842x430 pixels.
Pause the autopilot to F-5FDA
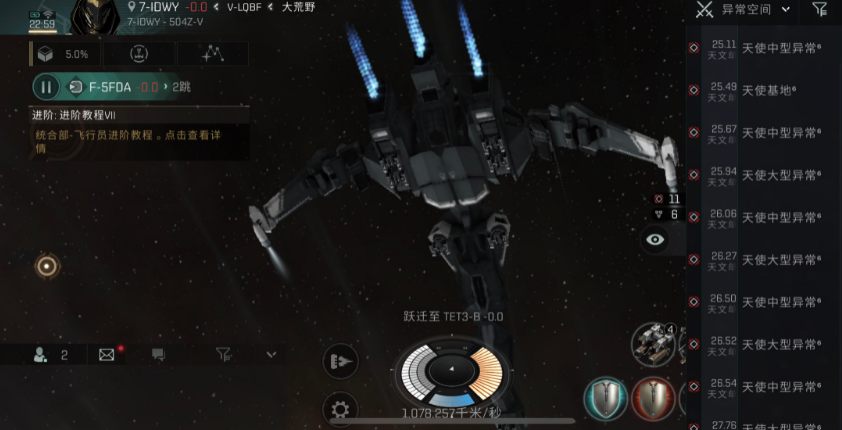coord(46,87)
